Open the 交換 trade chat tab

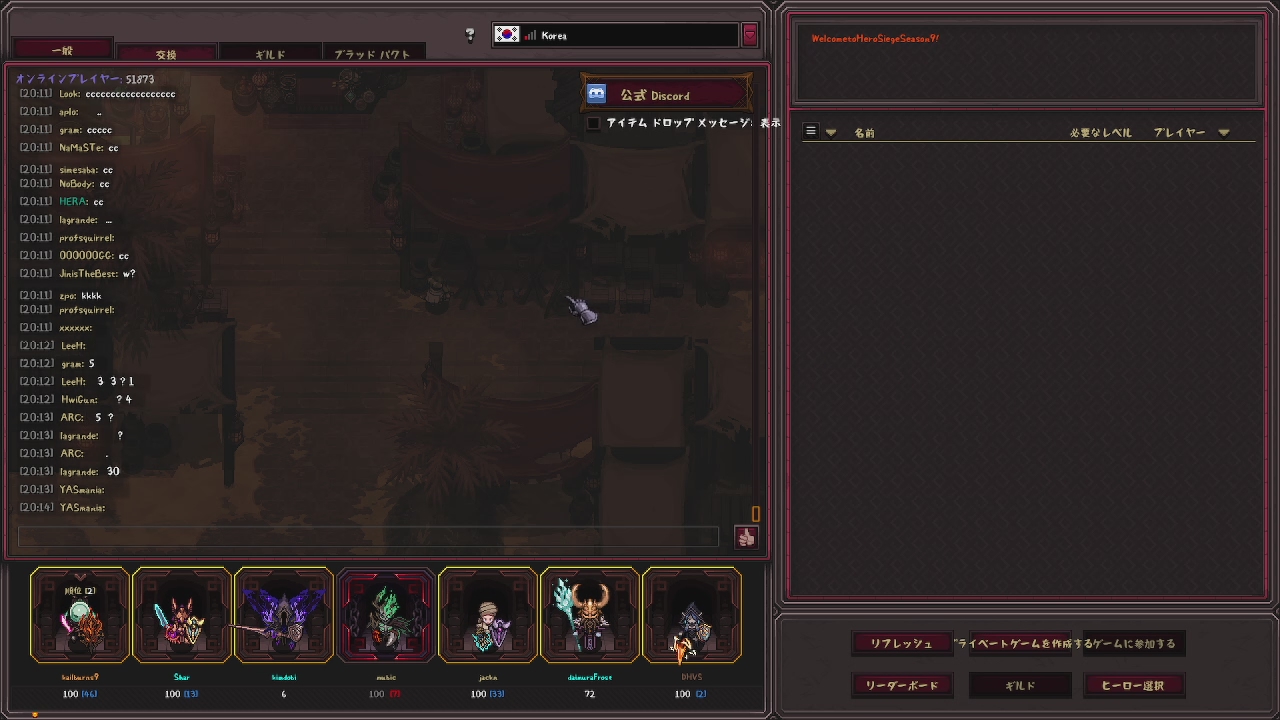click(166, 54)
